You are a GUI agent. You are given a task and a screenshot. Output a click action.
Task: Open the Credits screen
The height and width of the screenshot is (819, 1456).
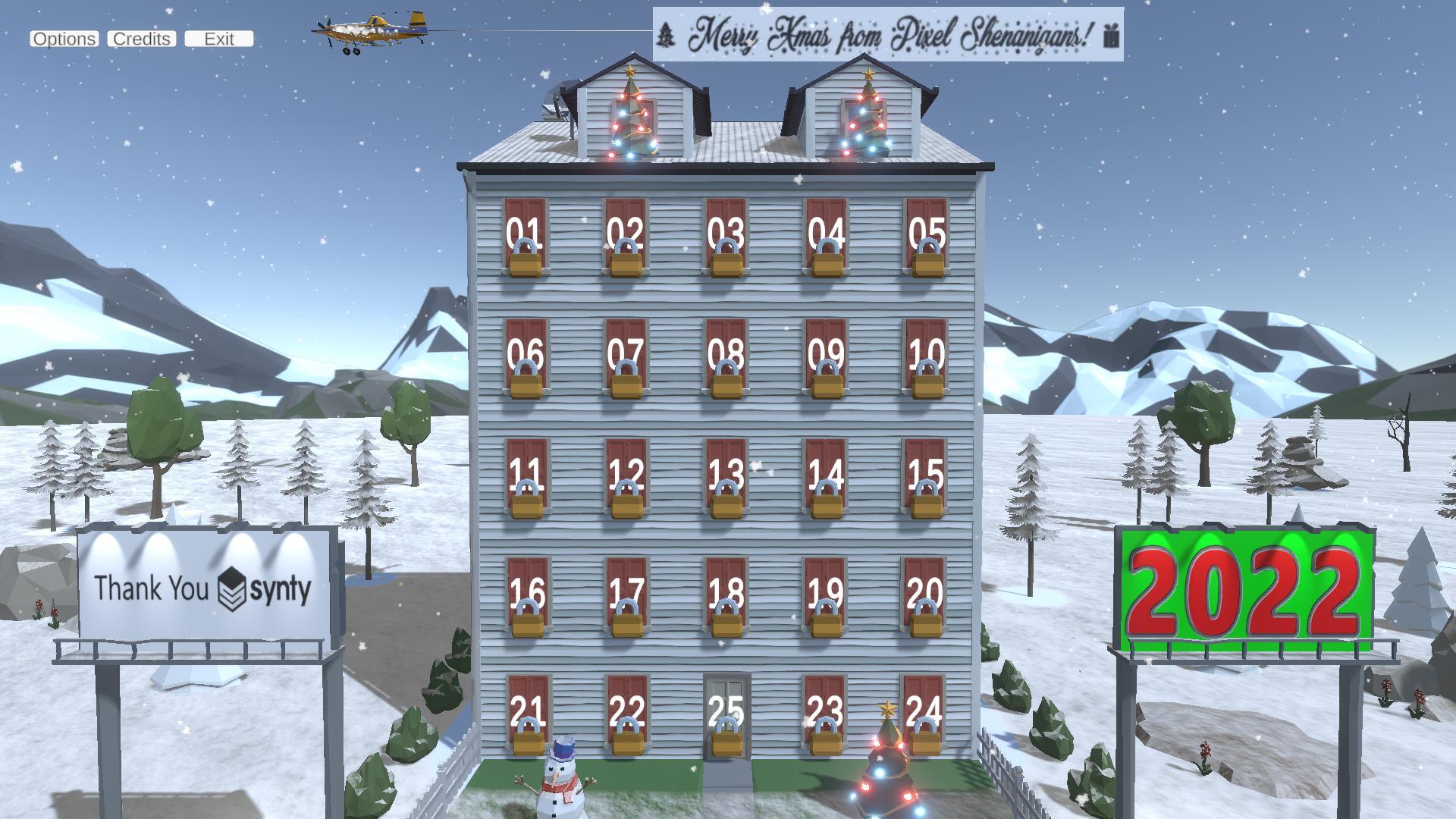click(141, 39)
